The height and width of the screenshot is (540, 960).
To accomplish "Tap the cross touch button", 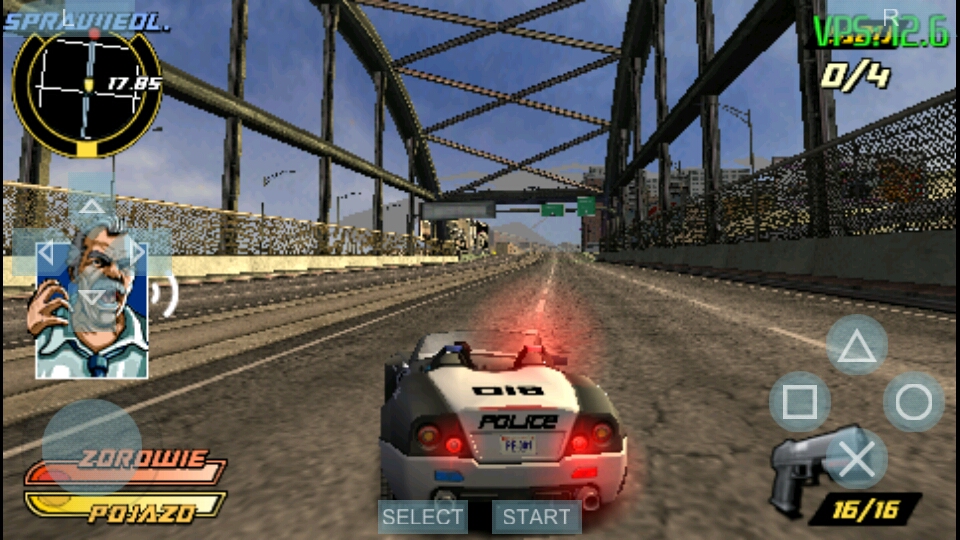I will point(856,459).
